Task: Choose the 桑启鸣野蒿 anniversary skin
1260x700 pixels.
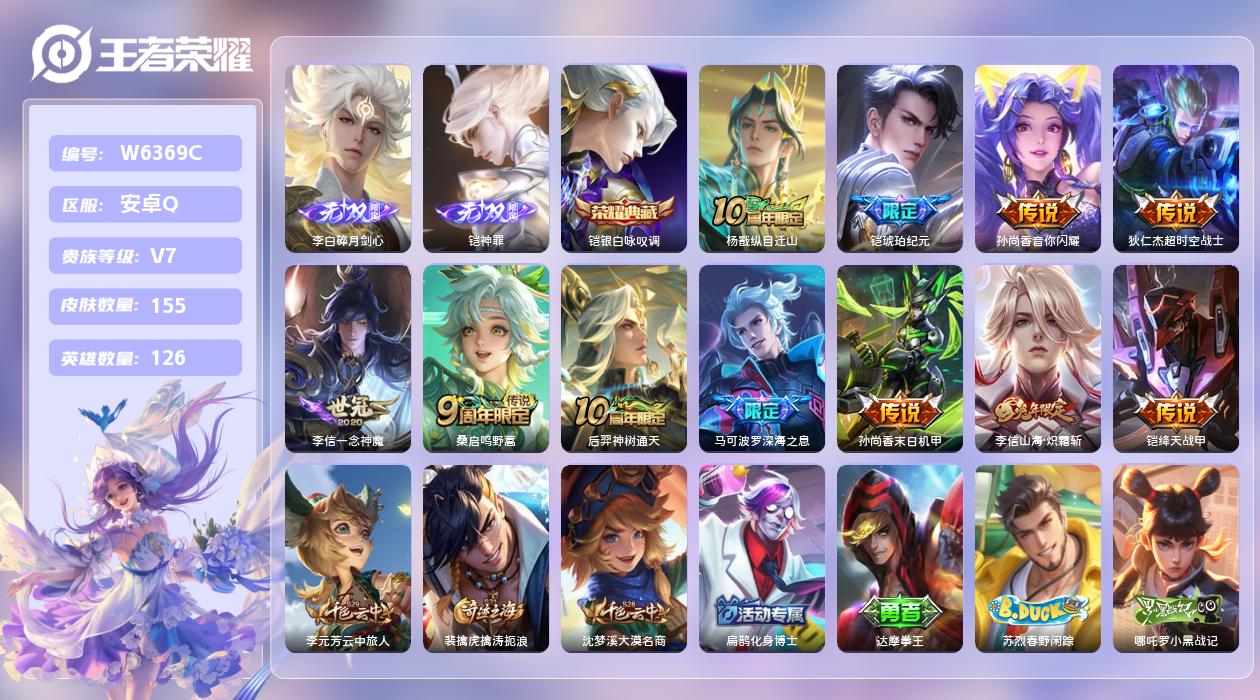Action: coord(486,358)
